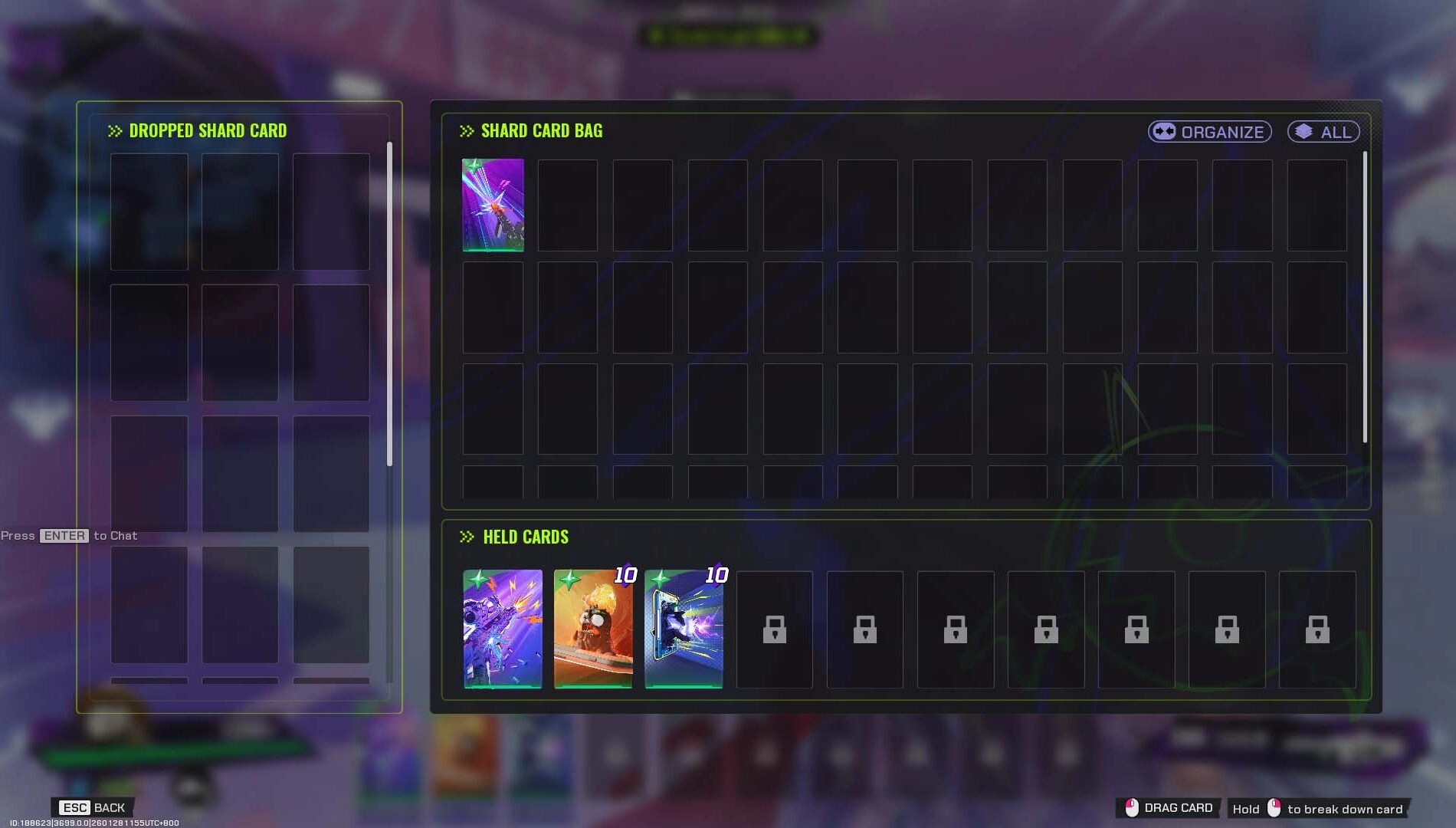The image size is (1456, 828).
Task: Click the mouse icon beside DRAG CARD
Action: tap(1130, 807)
